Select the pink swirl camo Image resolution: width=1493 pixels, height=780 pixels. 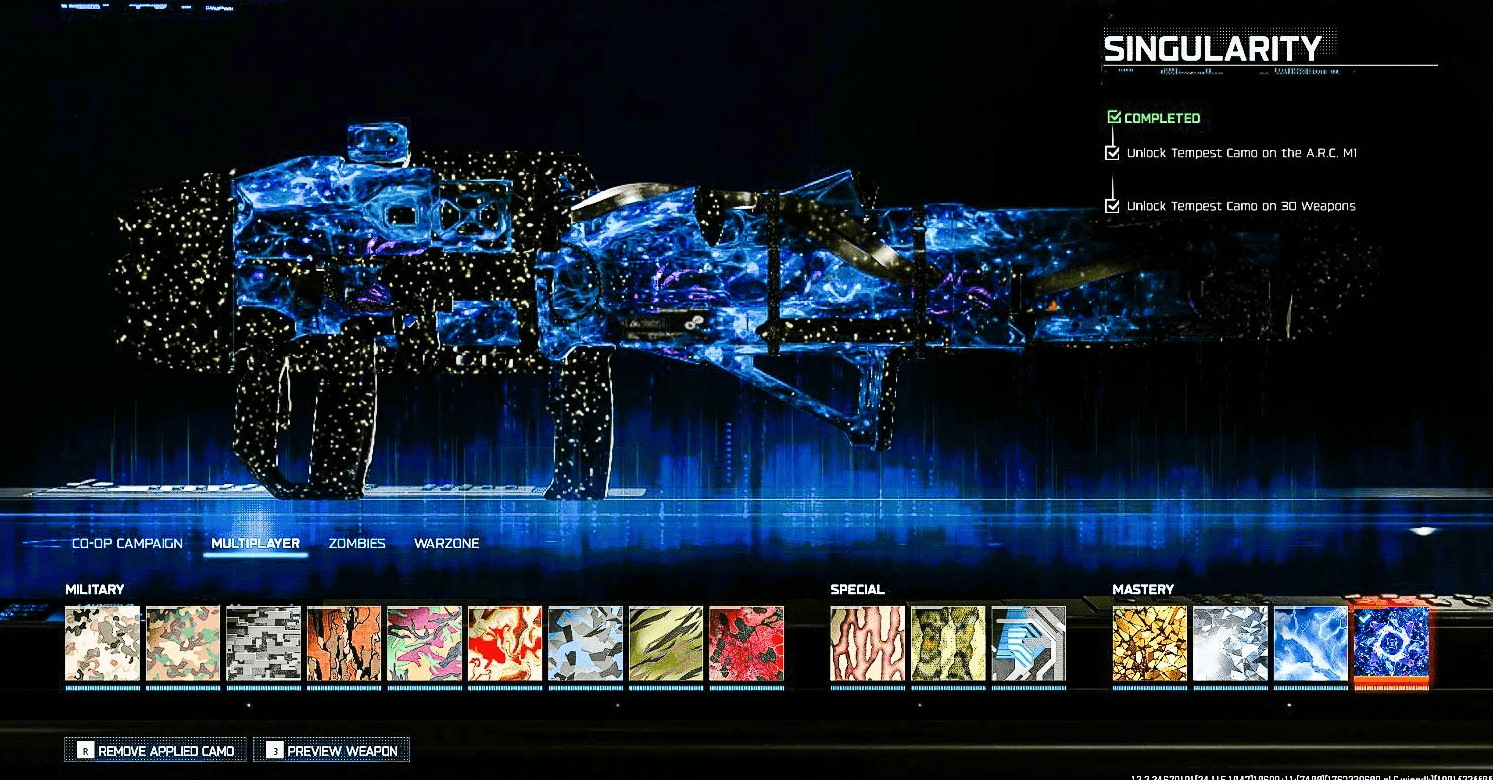(x=423, y=644)
